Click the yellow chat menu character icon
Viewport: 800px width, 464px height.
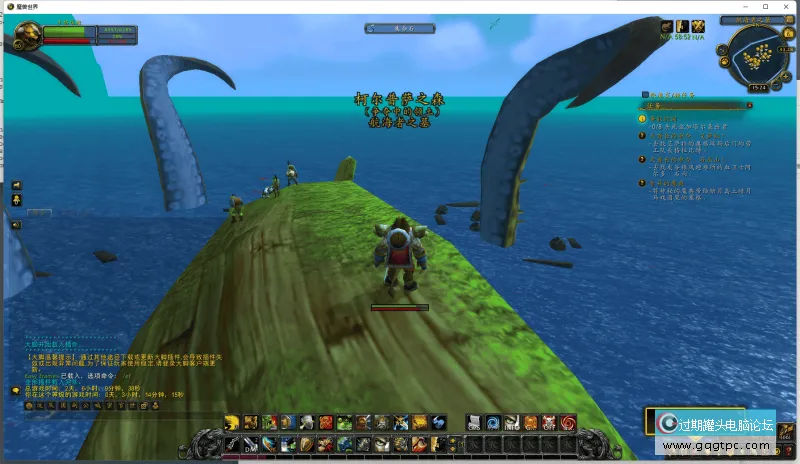pyautogui.click(x=16, y=200)
